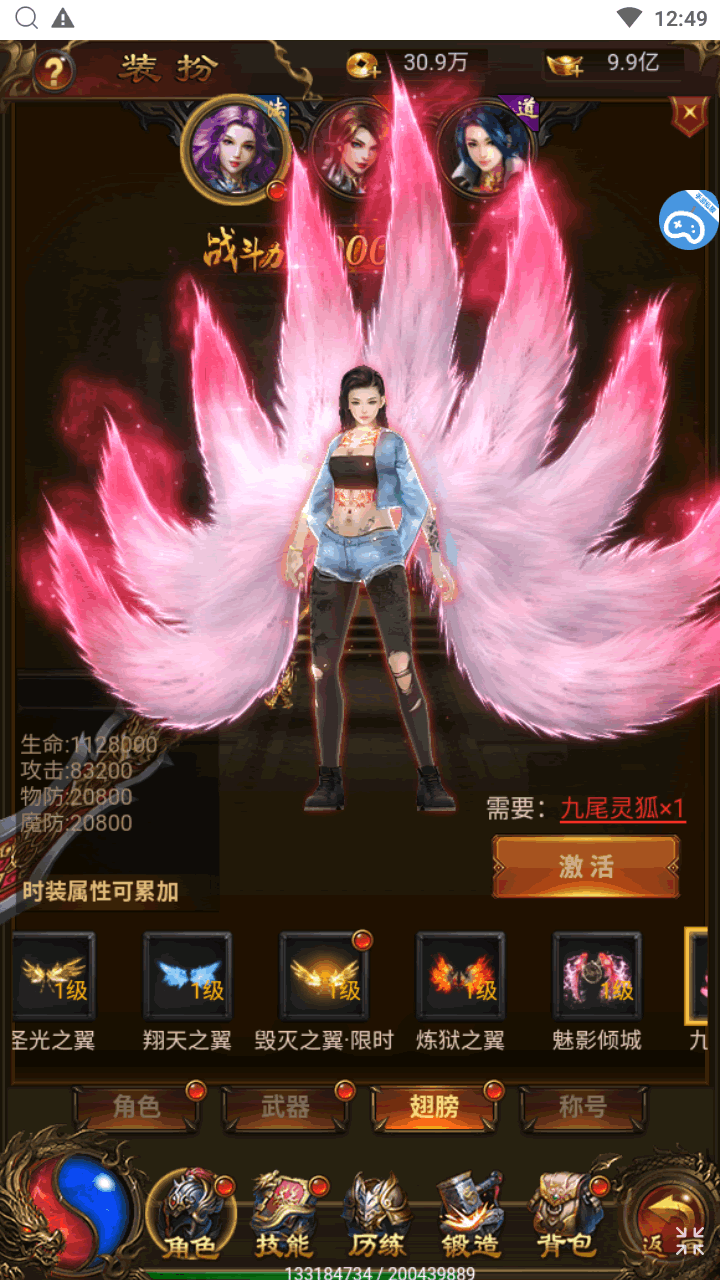The image size is (720, 1280).
Task: Switch to the 武器 weapon tab
Action: pos(286,1107)
